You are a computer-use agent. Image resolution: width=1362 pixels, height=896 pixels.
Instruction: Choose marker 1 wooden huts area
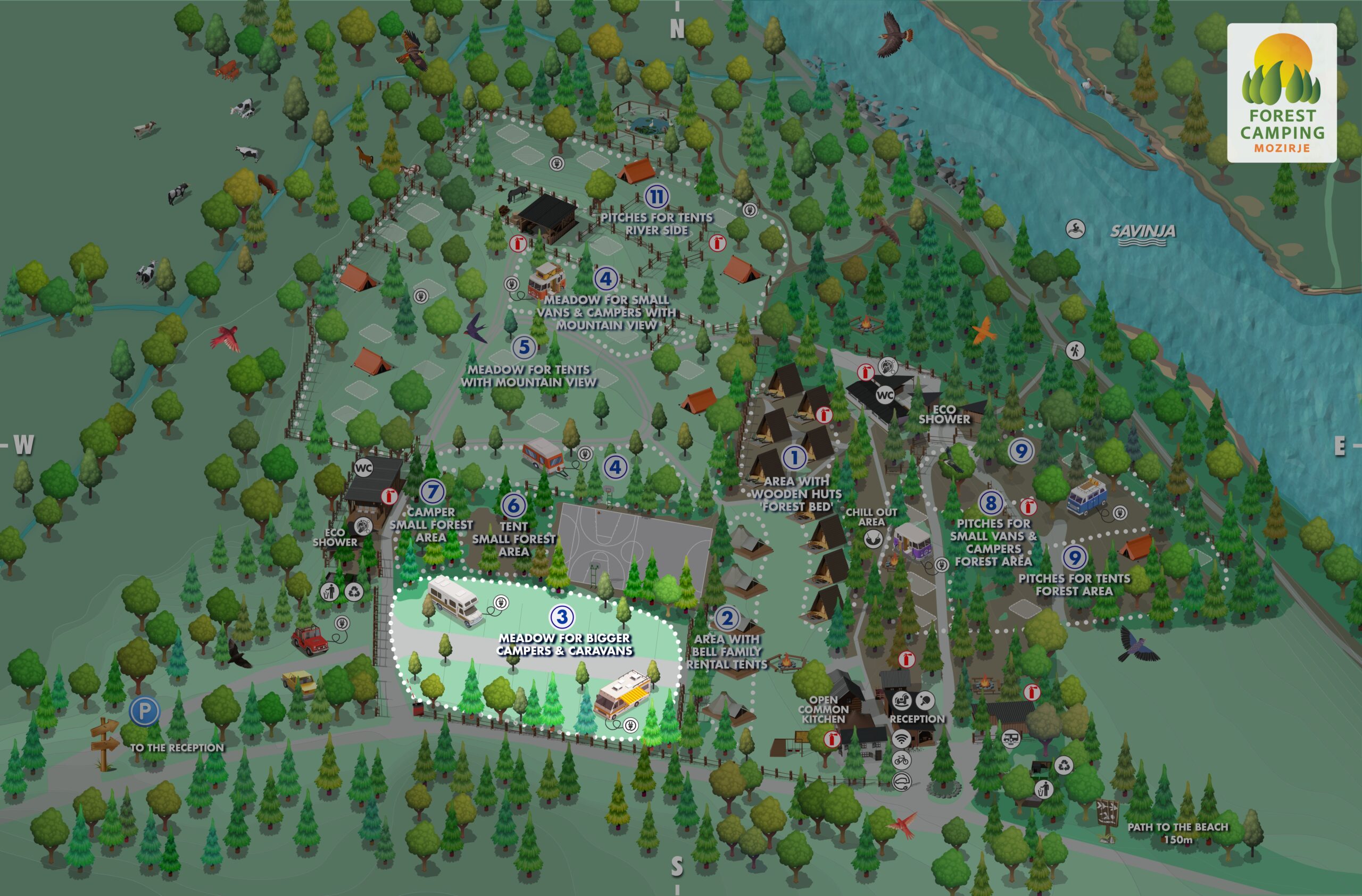(794, 457)
